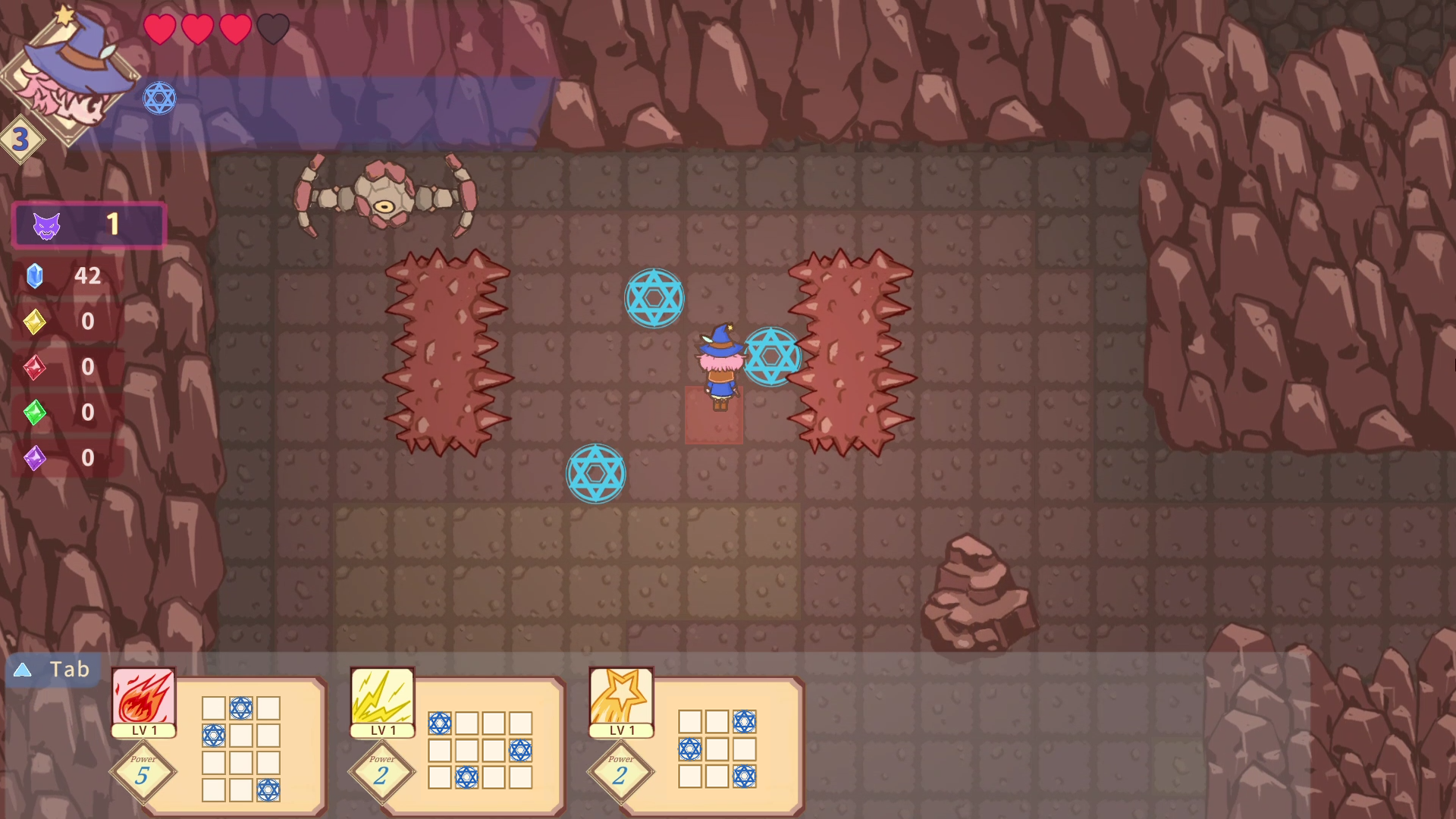
Task: Select the lightning spell card
Action: [x=382, y=697]
